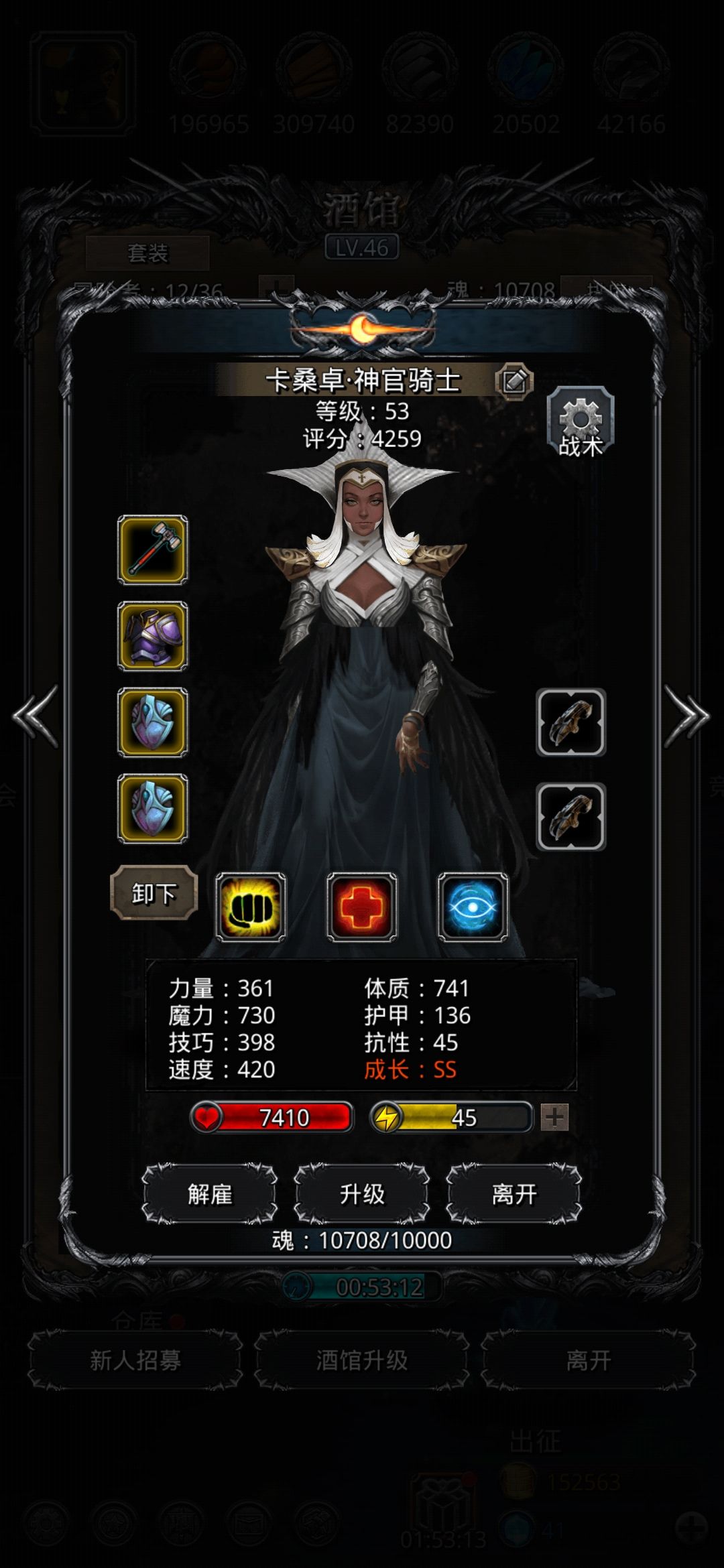
Task: Close the hero panel via 离开 beside 升级
Action: (x=514, y=1193)
